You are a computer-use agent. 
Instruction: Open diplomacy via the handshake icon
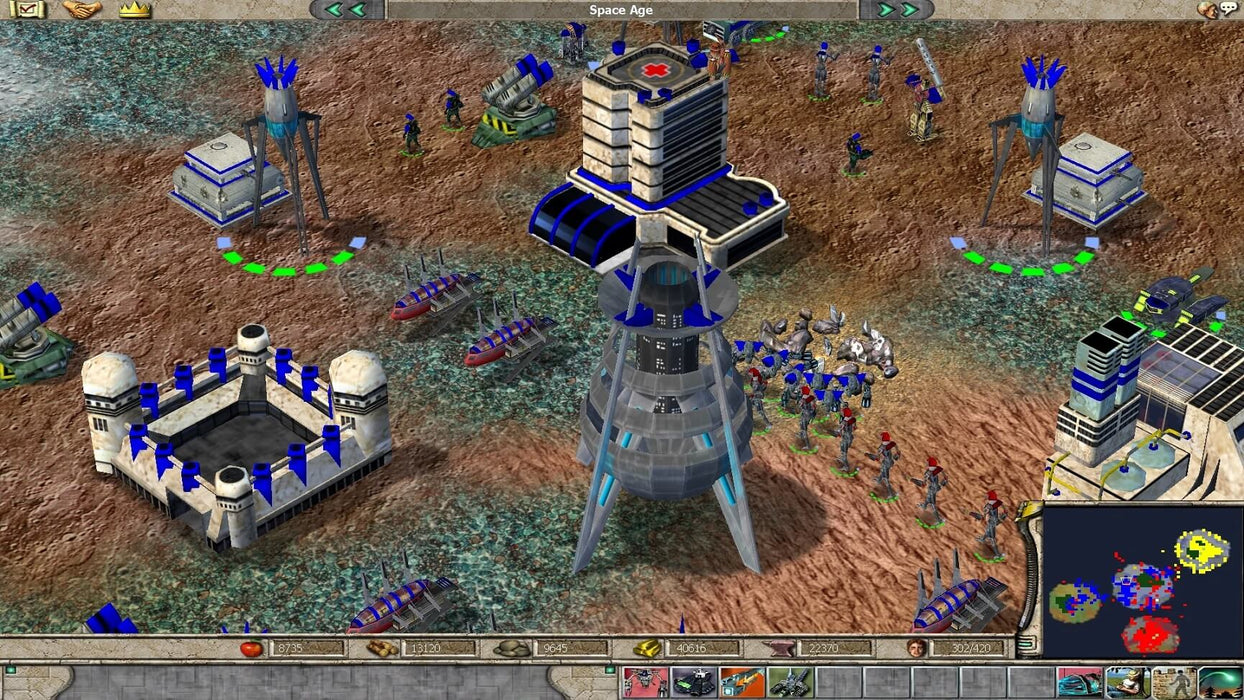click(82, 10)
